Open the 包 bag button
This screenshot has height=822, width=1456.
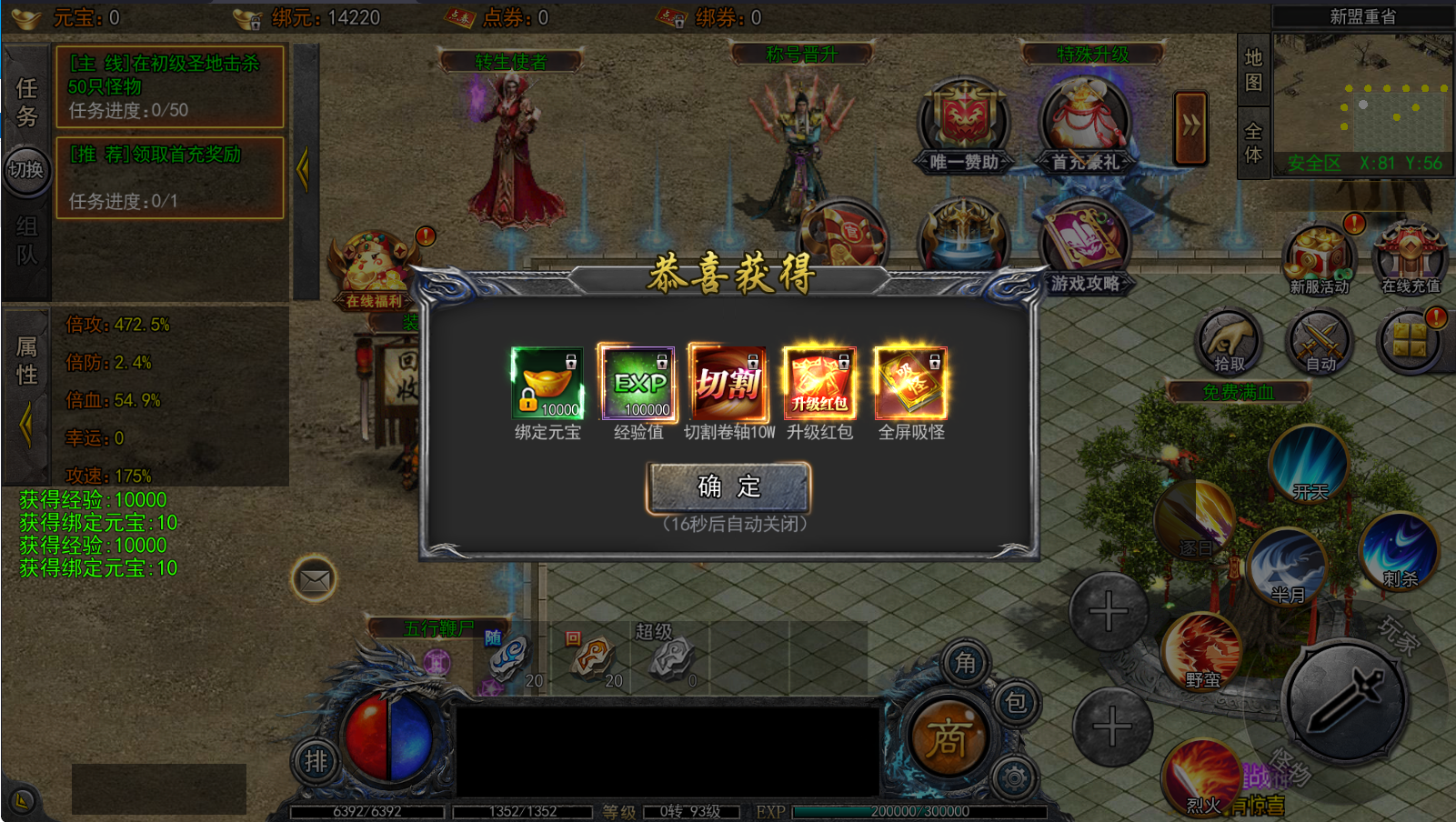[1015, 702]
